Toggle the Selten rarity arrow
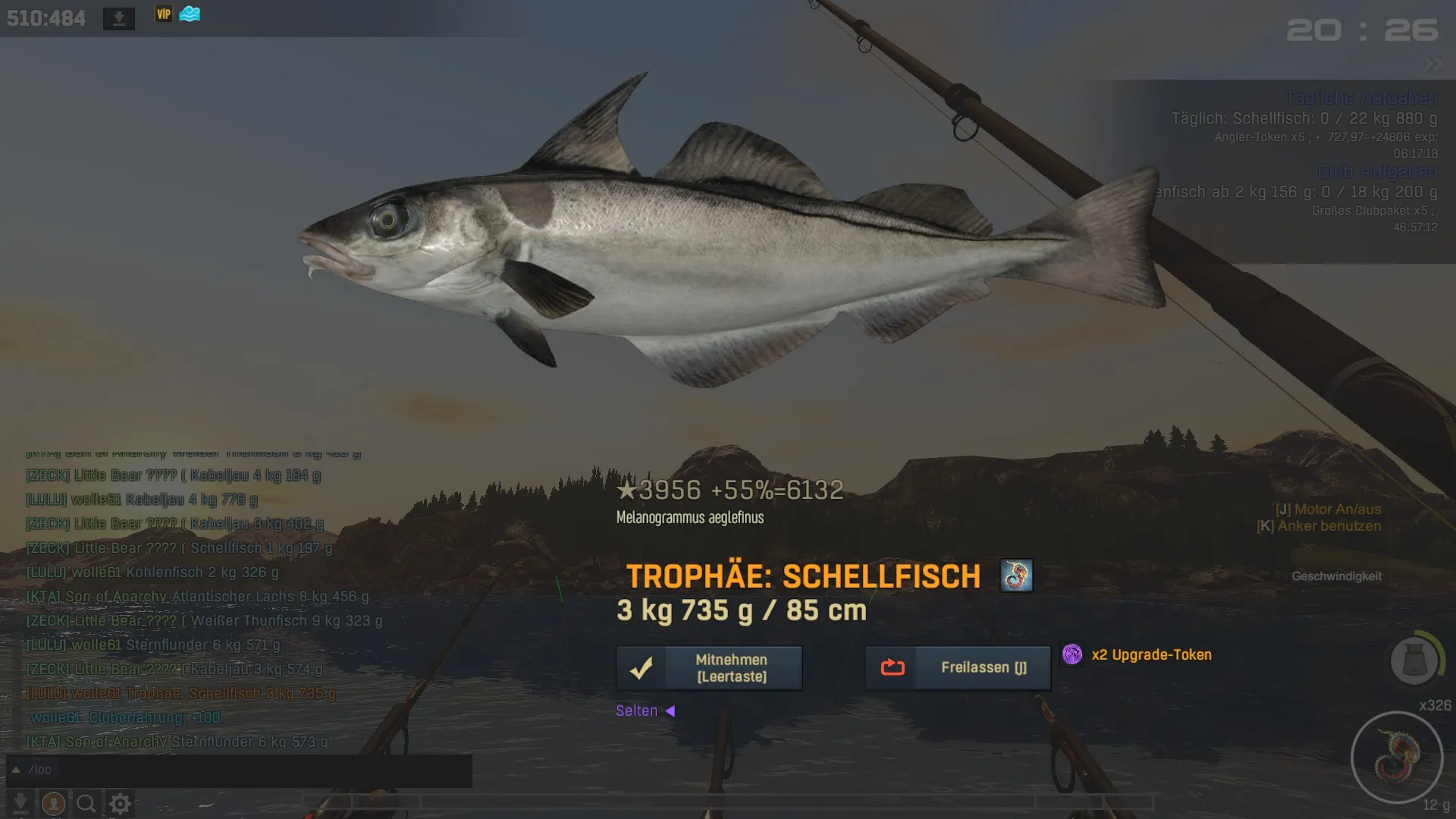This screenshot has height=819, width=1456. pyautogui.click(x=670, y=711)
